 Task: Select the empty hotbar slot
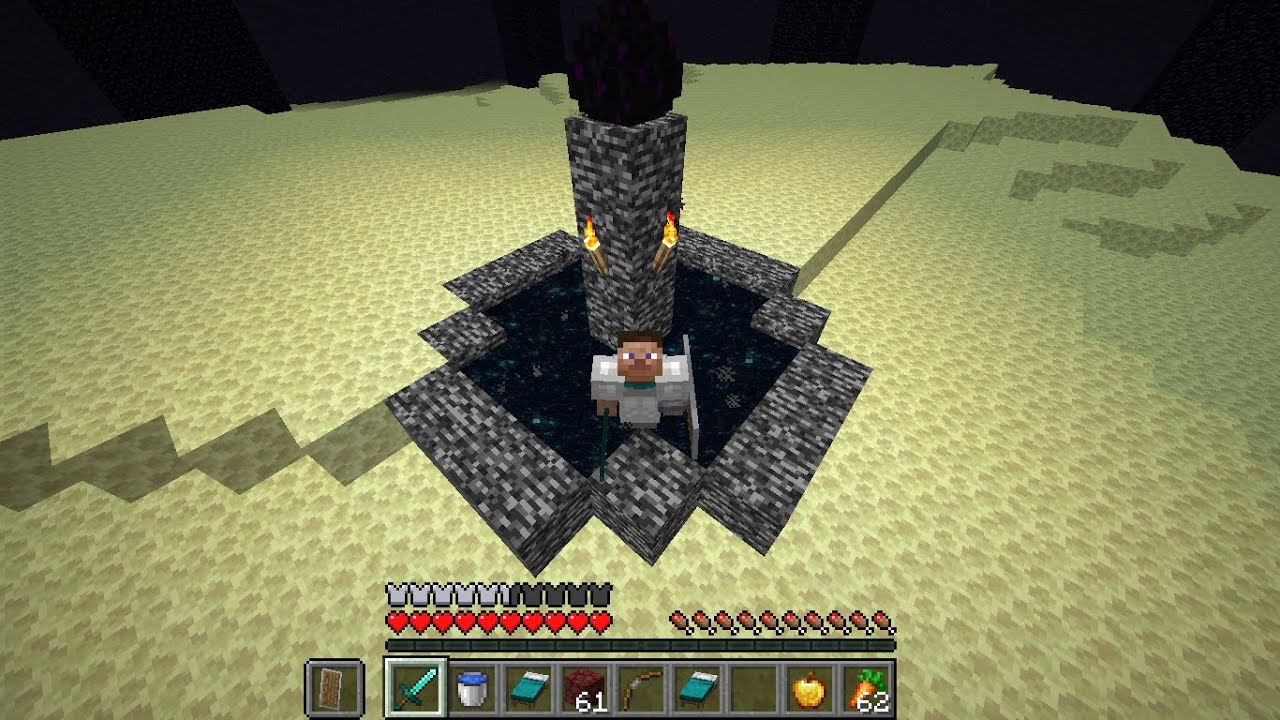752,688
